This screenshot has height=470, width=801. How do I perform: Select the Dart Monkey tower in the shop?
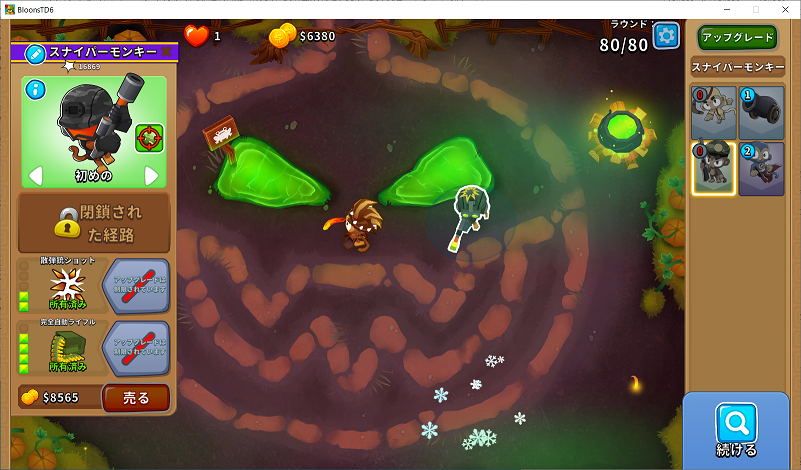coord(714,113)
